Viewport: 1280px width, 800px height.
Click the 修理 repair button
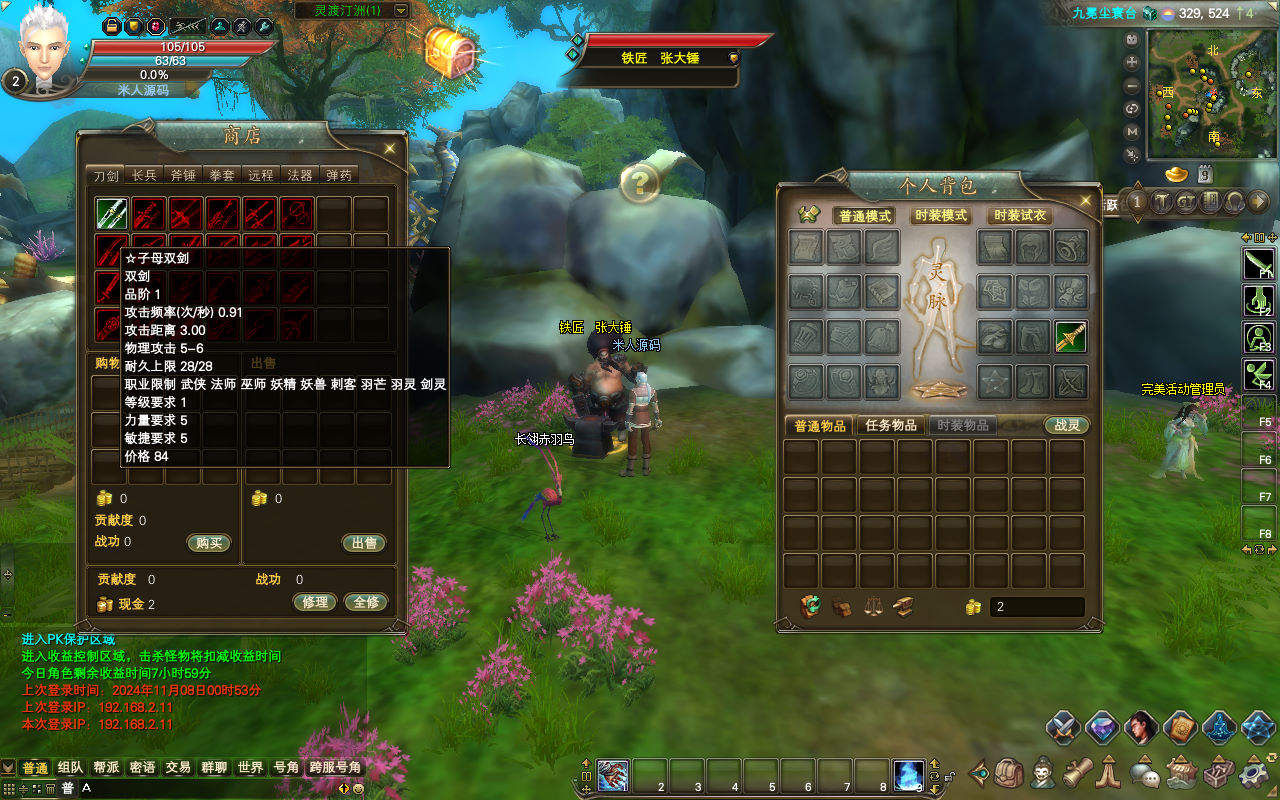pos(314,602)
